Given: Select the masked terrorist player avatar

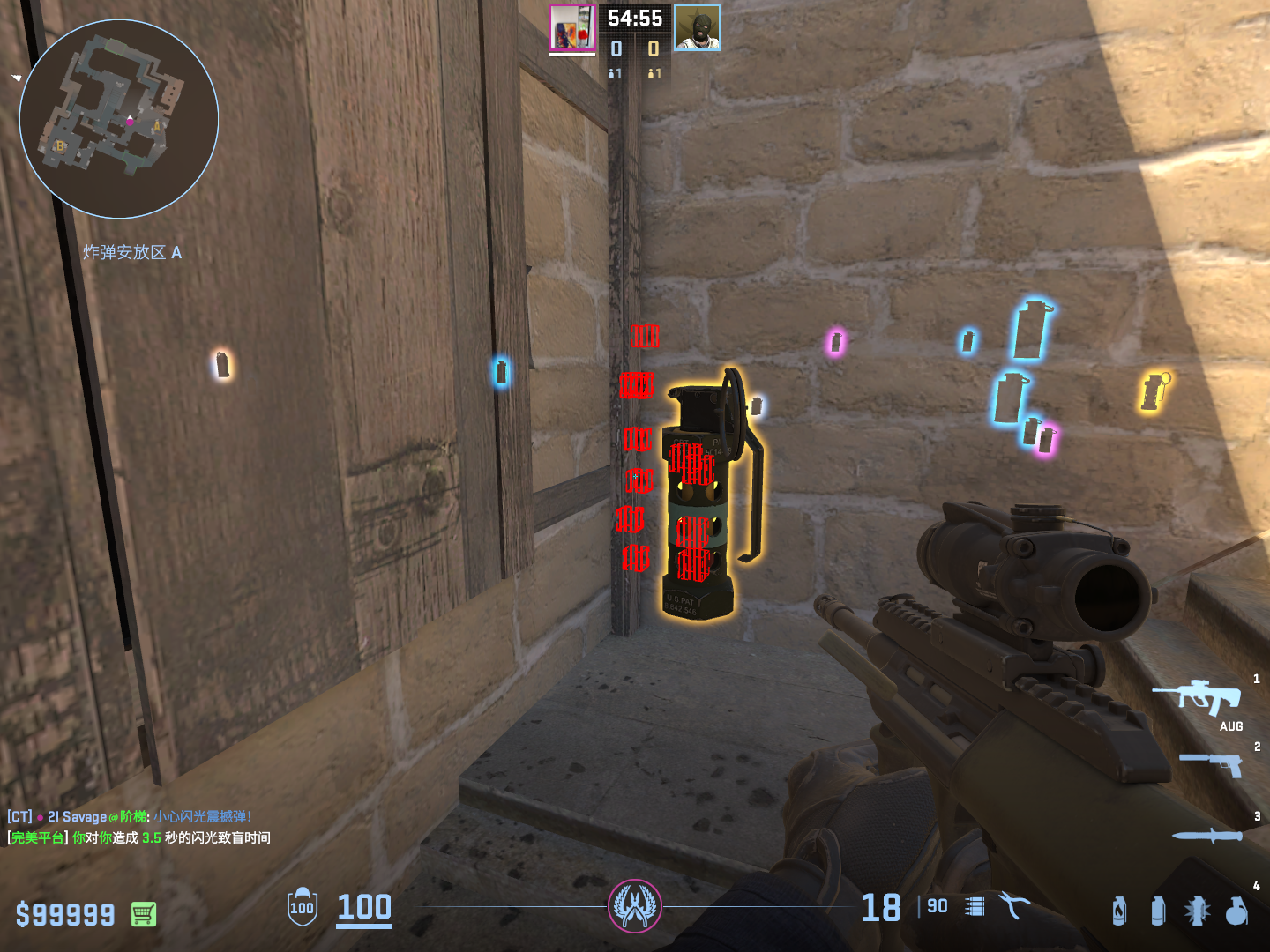Looking at the screenshot, I should click(x=698, y=28).
